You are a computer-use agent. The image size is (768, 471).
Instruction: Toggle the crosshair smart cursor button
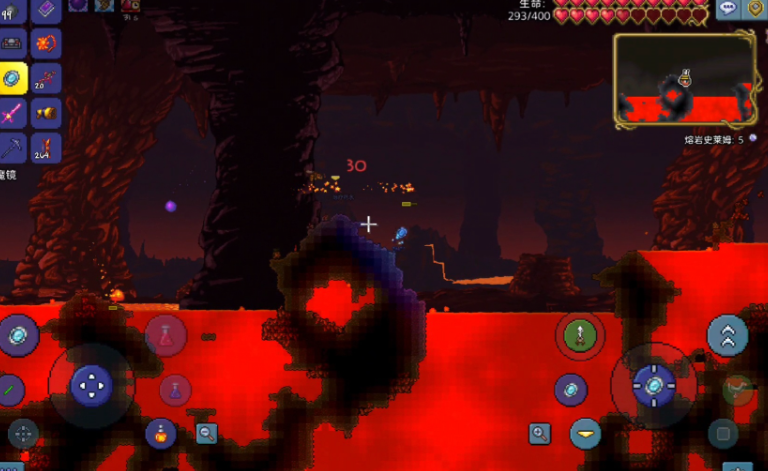pyautogui.click(x=22, y=433)
